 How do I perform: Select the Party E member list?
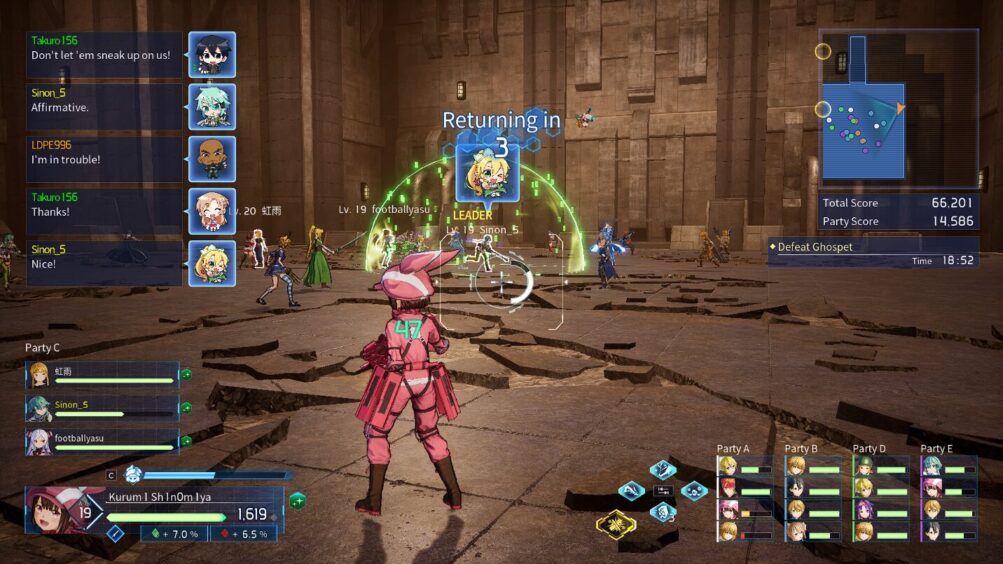(x=949, y=497)
